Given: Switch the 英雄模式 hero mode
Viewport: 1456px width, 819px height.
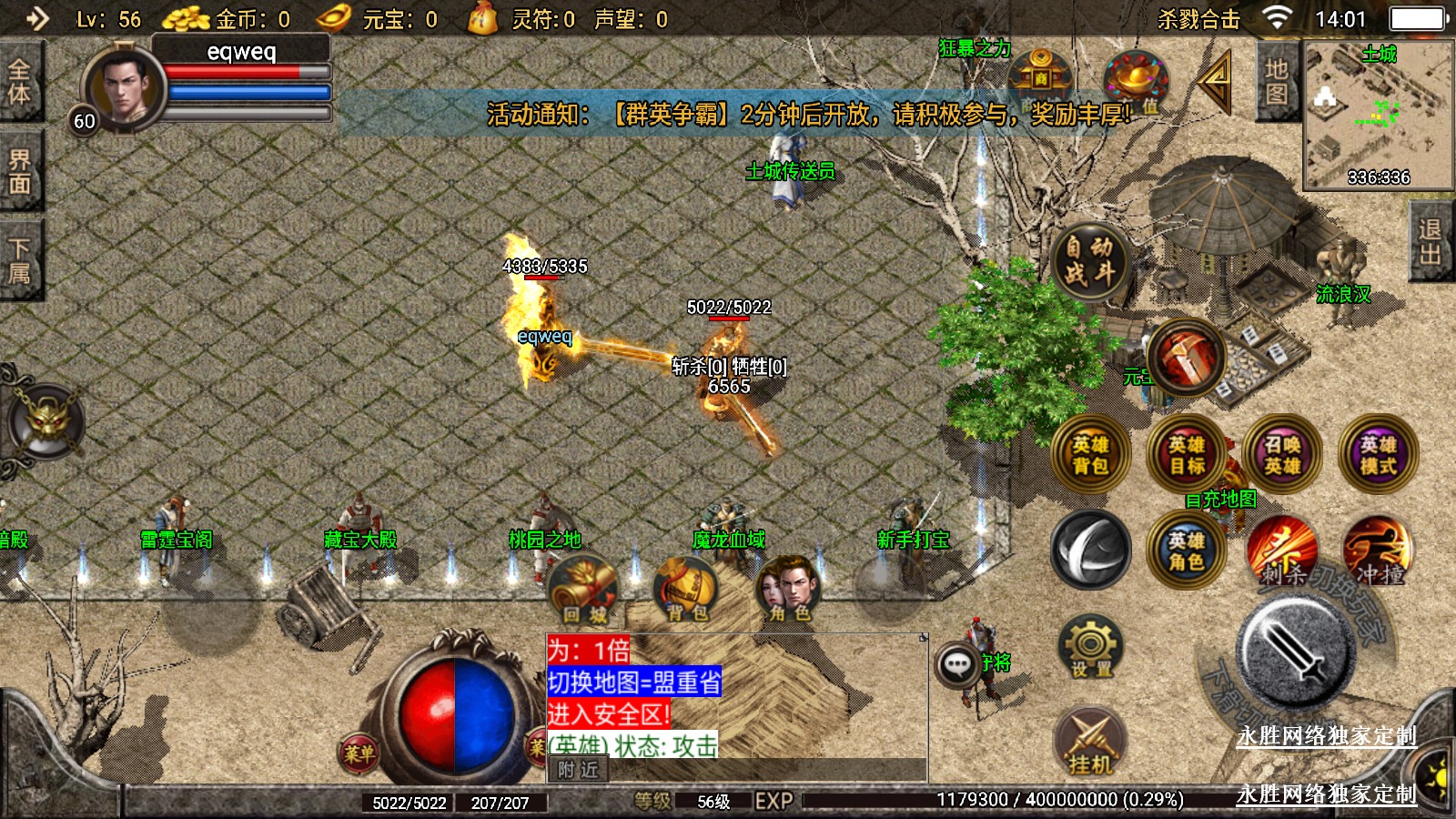Looking at the screenshot, I should click(1378, 455).
